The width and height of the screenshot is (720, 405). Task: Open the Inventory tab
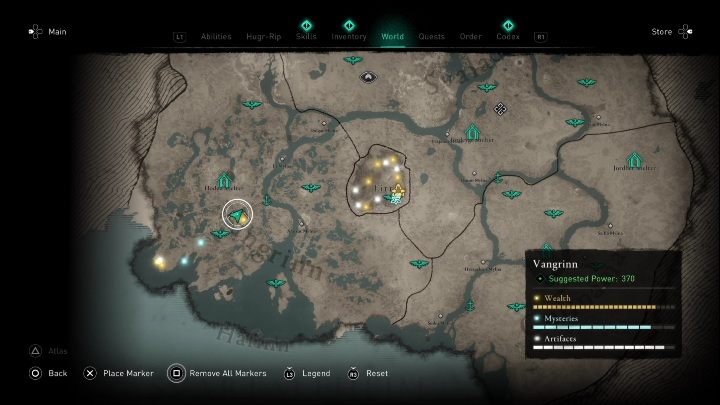click(349, 37)
